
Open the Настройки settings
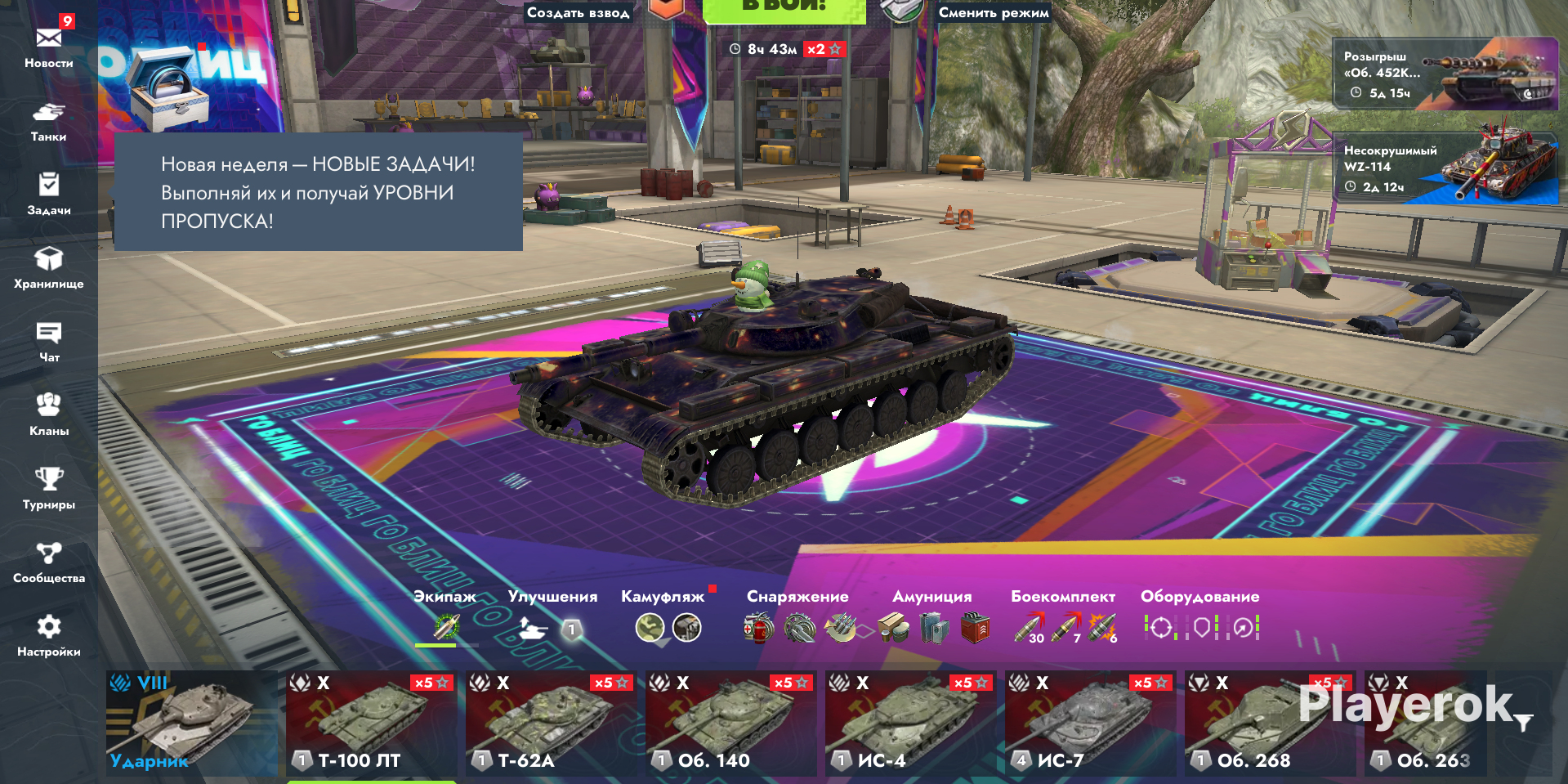pos(49,635)
